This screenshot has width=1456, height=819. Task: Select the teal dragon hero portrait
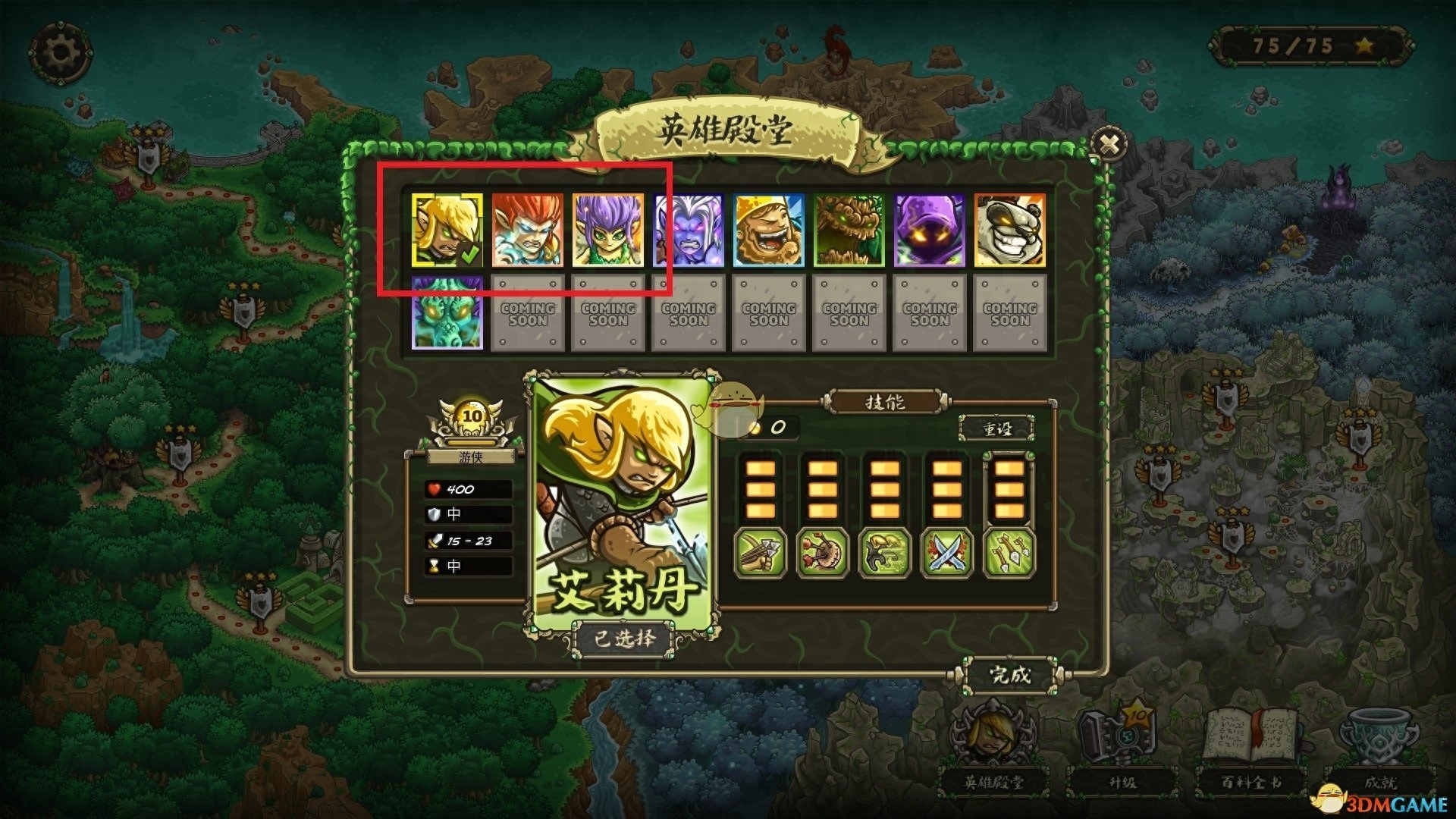click(x=447, y=312)
